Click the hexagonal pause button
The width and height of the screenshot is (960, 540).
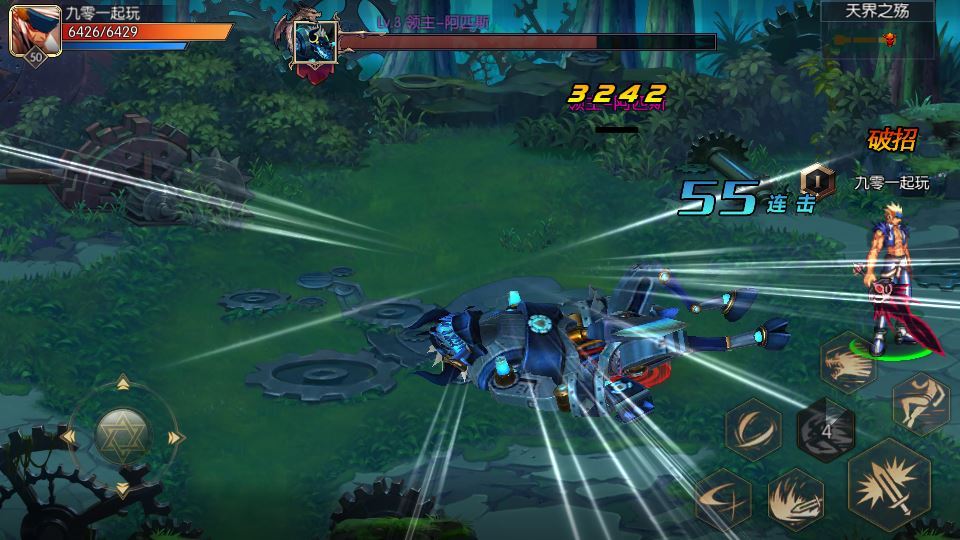point(817,179)
